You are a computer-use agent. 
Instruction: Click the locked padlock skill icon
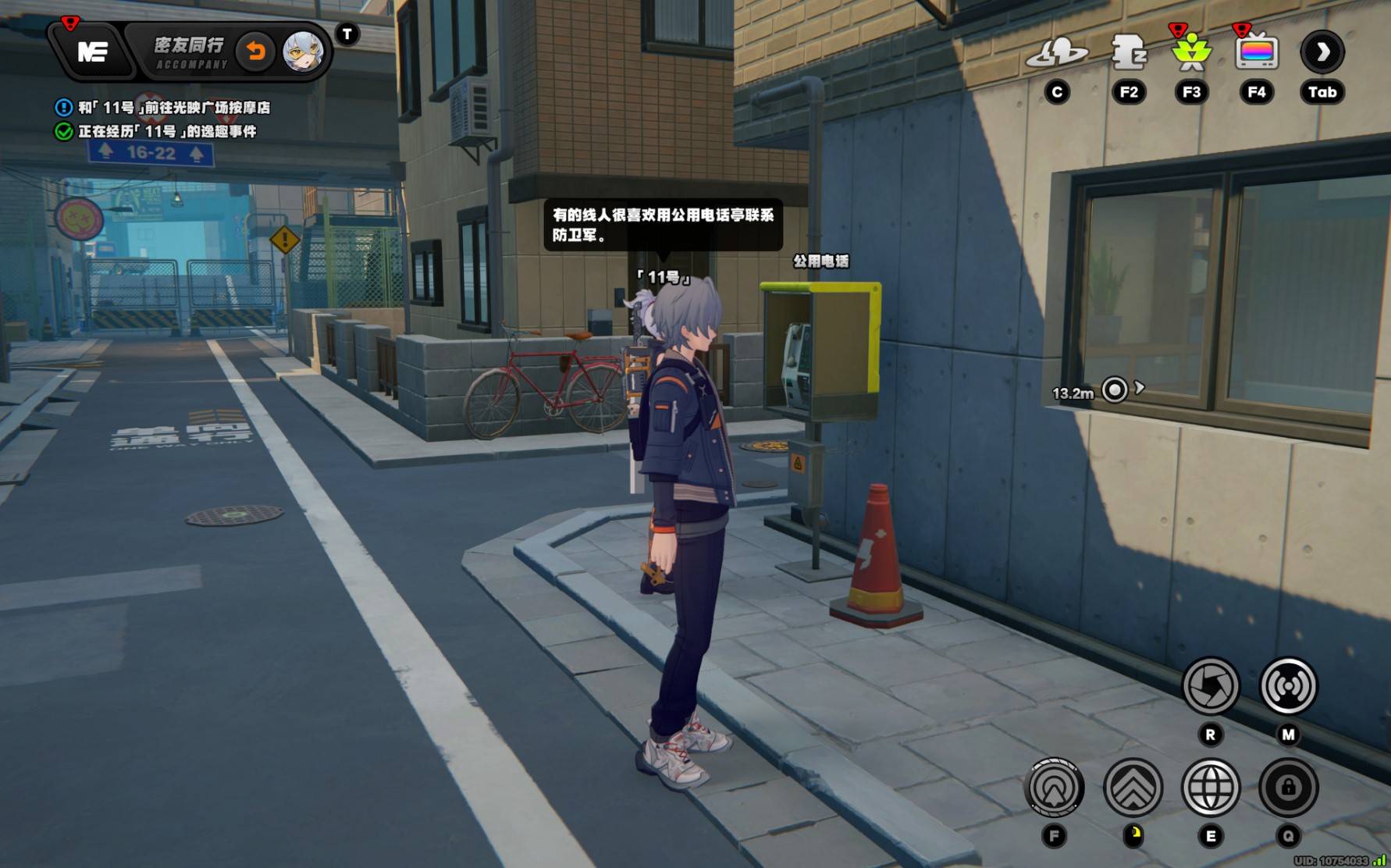(1288, 788)
